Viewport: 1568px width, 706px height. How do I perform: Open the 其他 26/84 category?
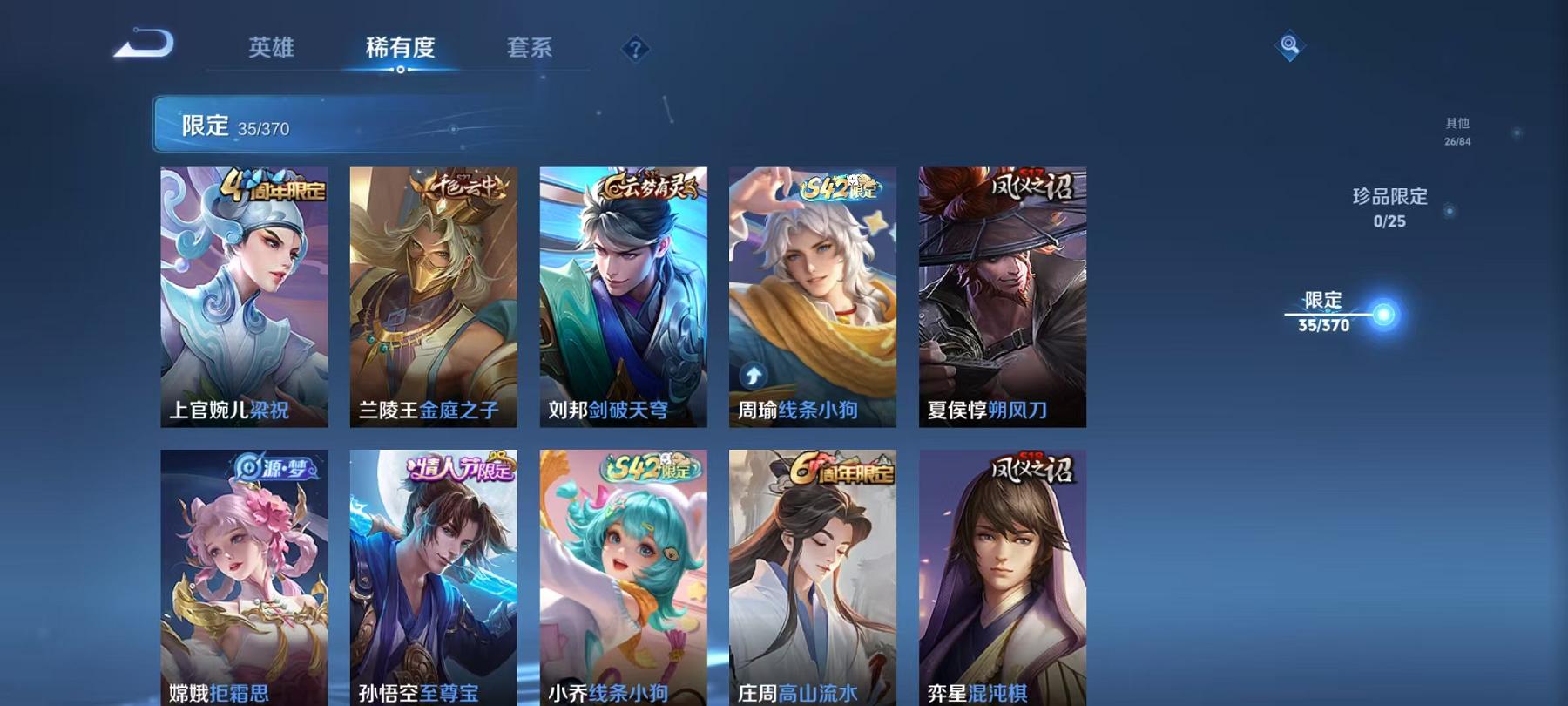click(x=1456, y=129)
